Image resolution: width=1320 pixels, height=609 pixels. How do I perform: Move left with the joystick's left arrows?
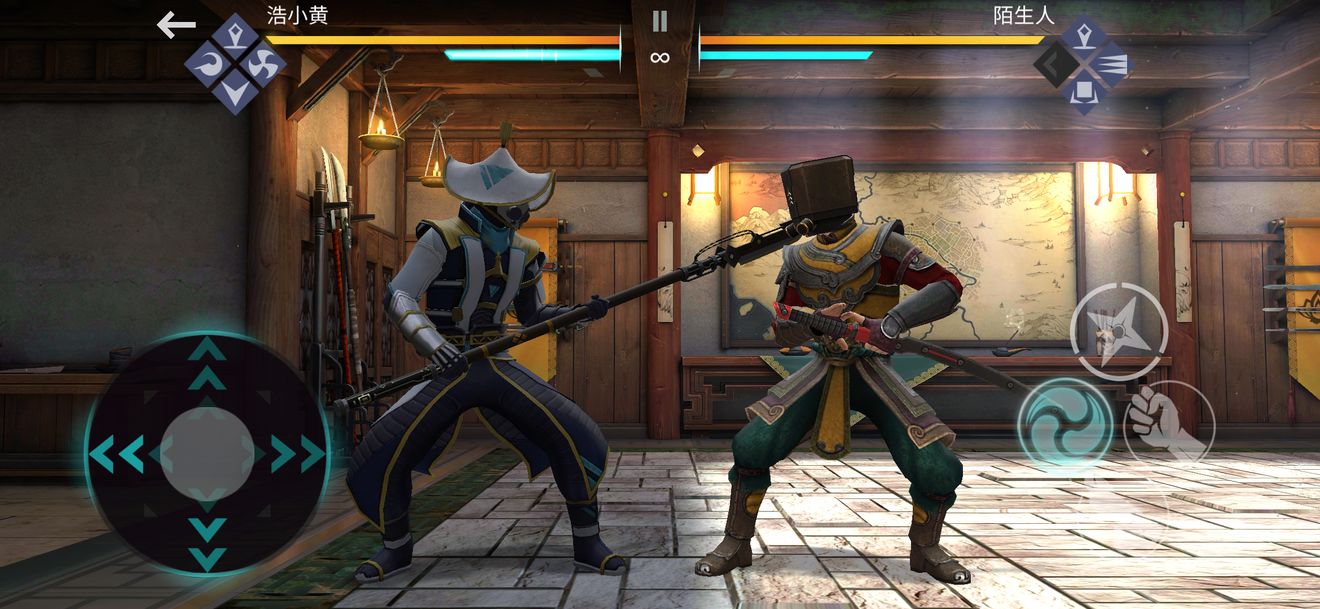coord(116,454)
